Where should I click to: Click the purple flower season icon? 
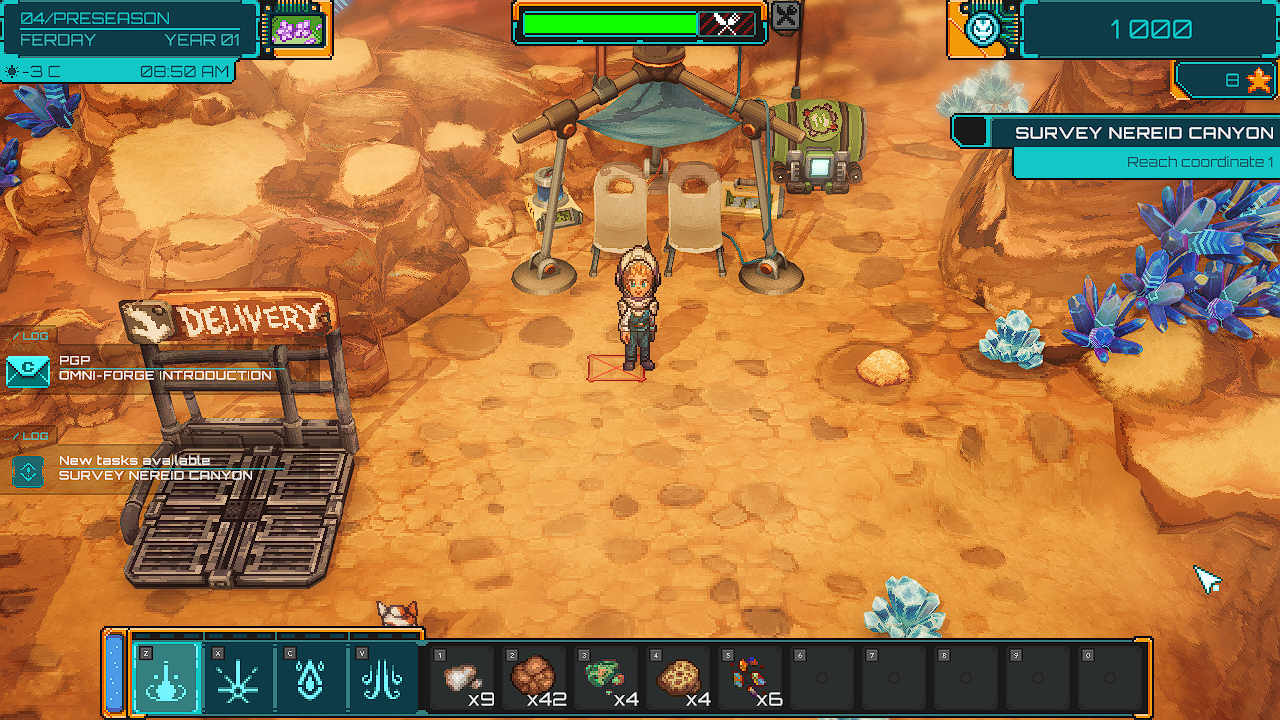pos(296,27)
